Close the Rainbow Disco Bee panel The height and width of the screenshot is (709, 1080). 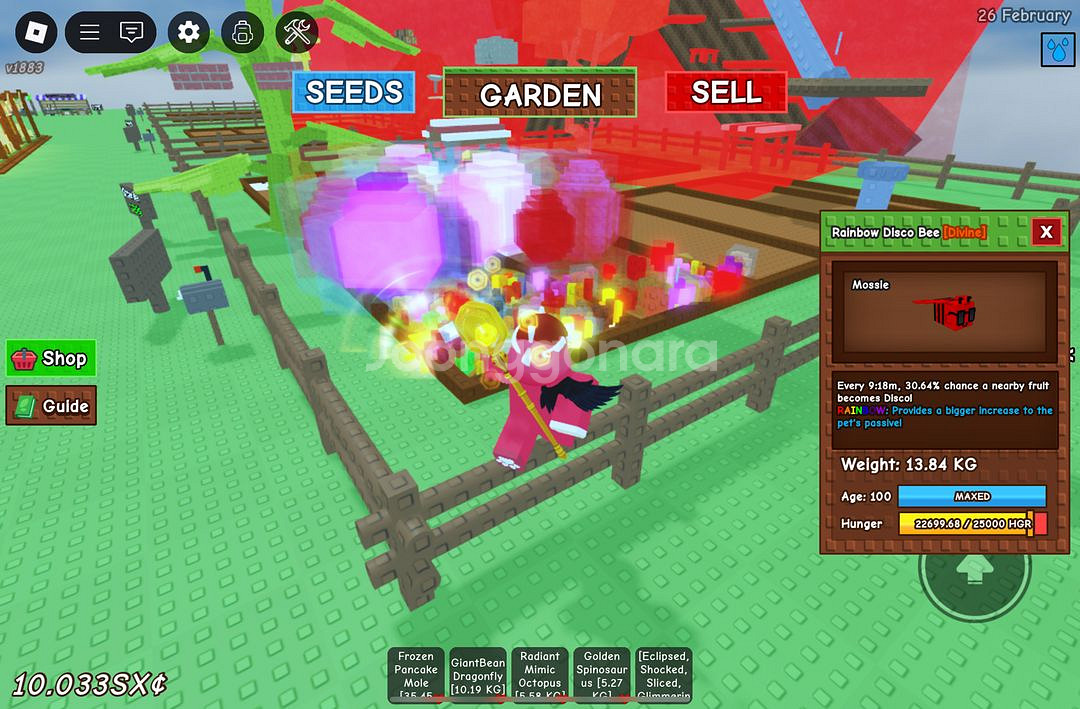click(x=1046, y=232)
